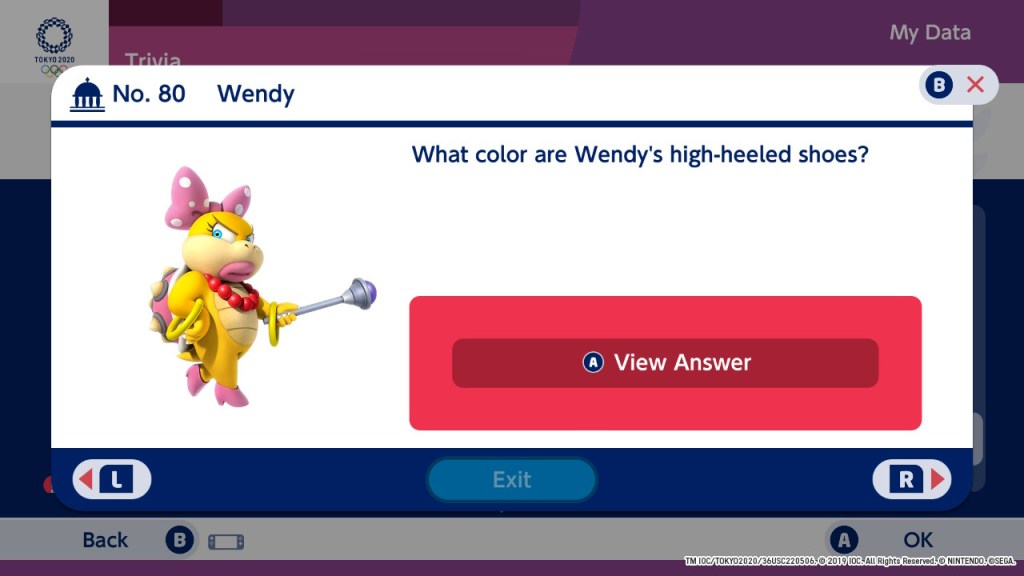Viewport: 1024px width, 576px height.
Task: Advance to the next trivia entry
Action: click(911, 480)
